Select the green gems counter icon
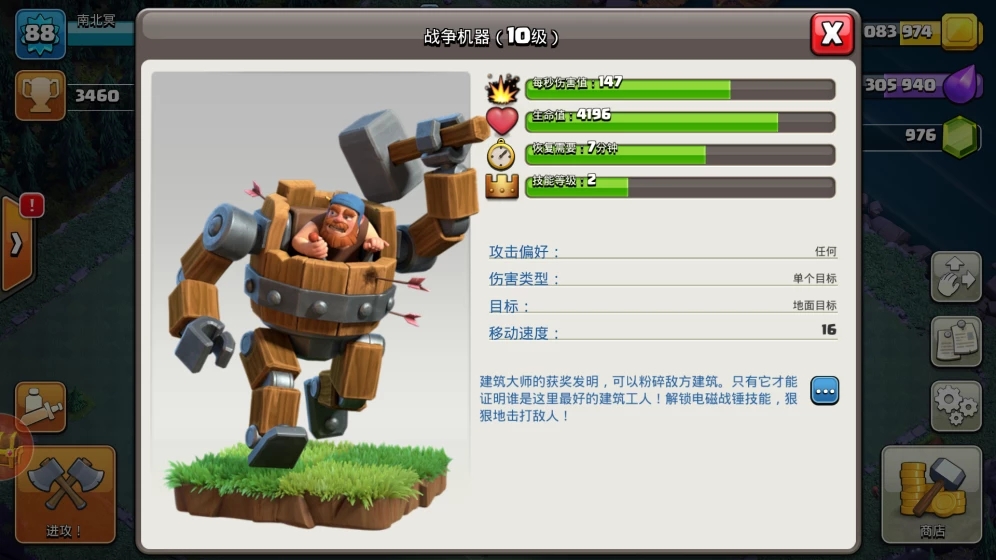The image size is (996, 560). coord(960,137)
